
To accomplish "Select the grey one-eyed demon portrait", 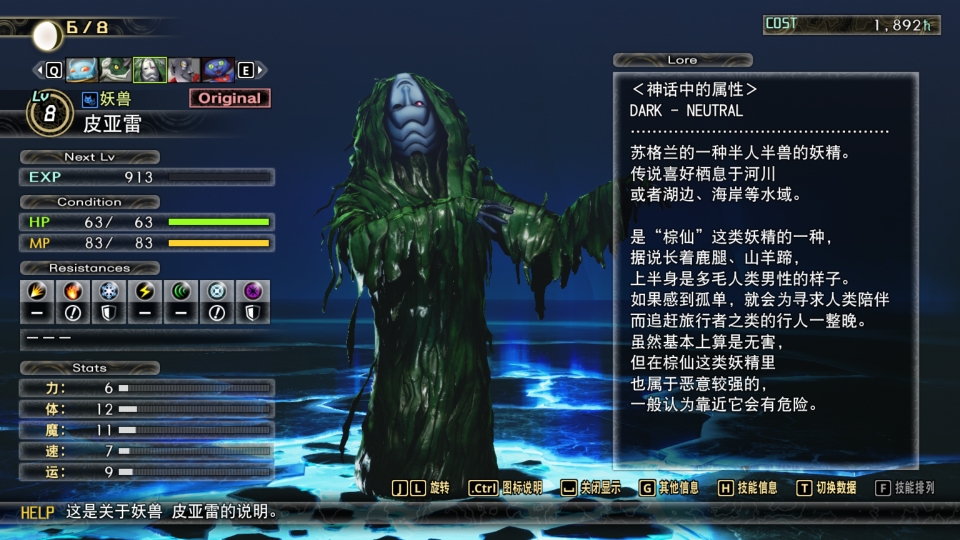I will pos(184,70).
